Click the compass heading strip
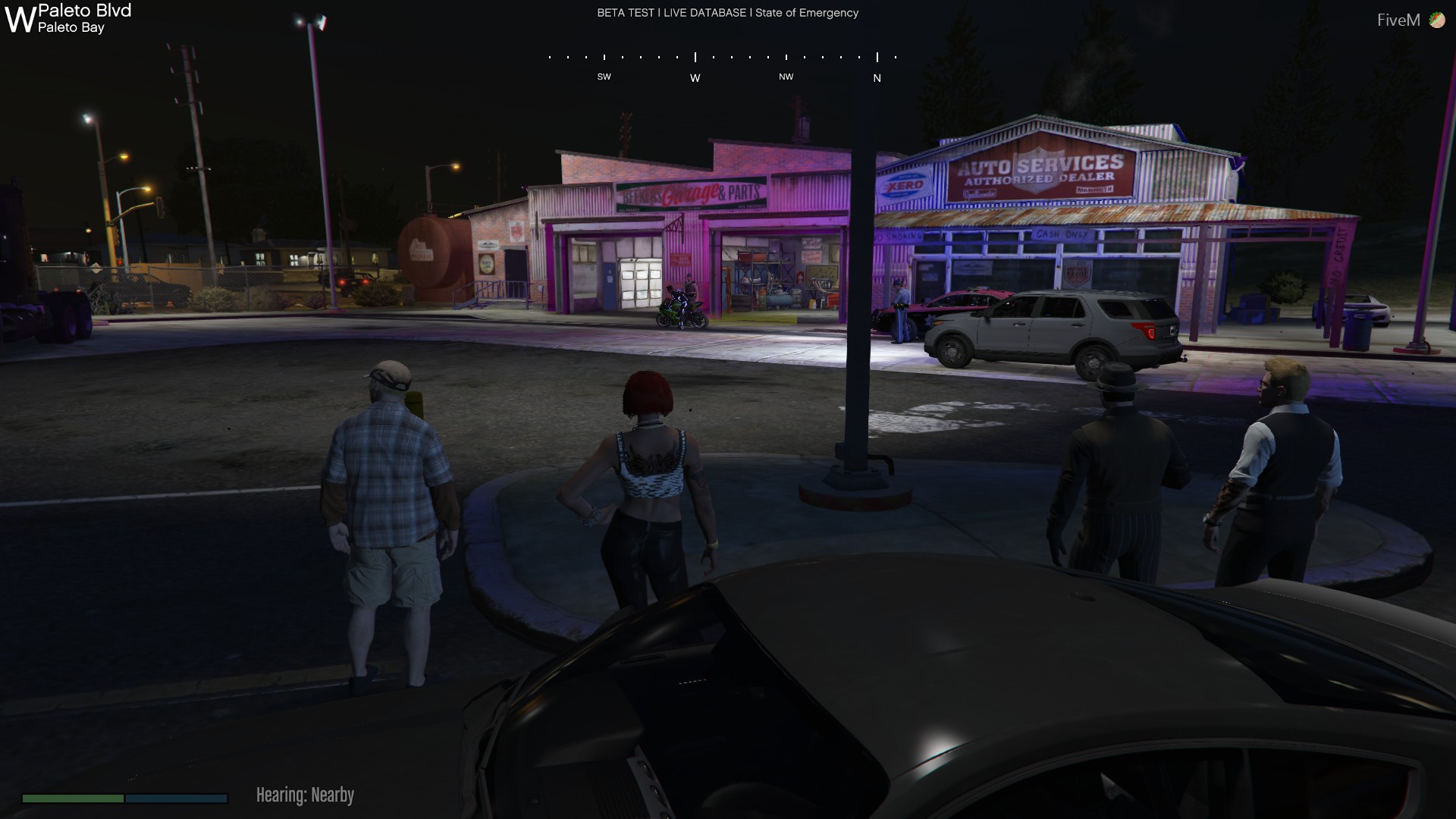The image size is (1456, 819). 723,66
